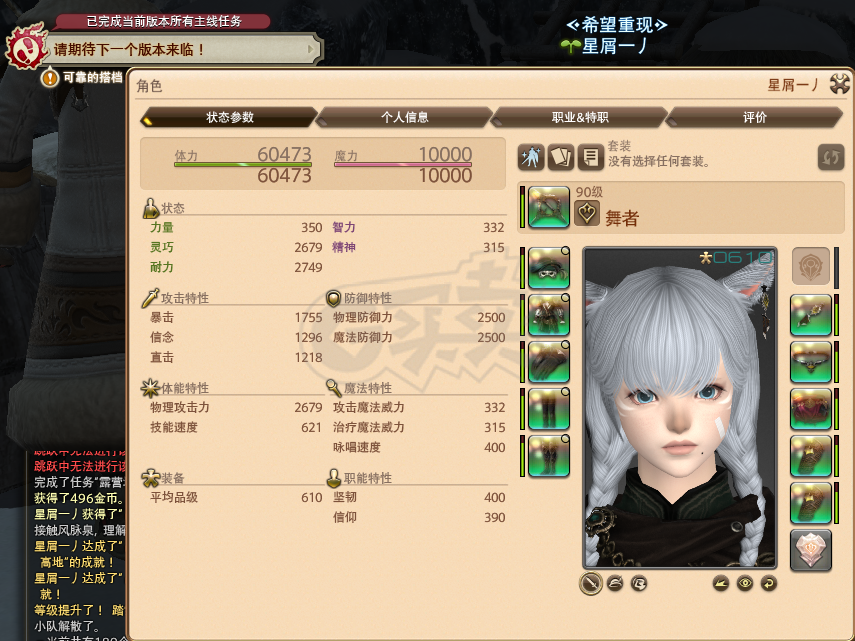Choose the gloves equipment slot
This screenshot has height=641, width=855.
point(548,362)
